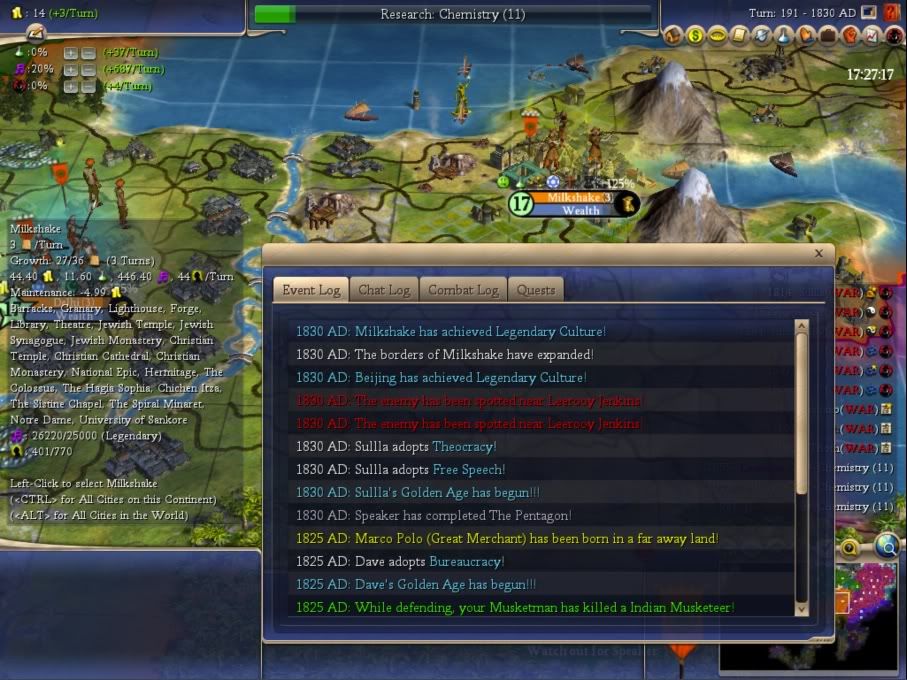Increase the research rate with plus button

click(70, 52)
